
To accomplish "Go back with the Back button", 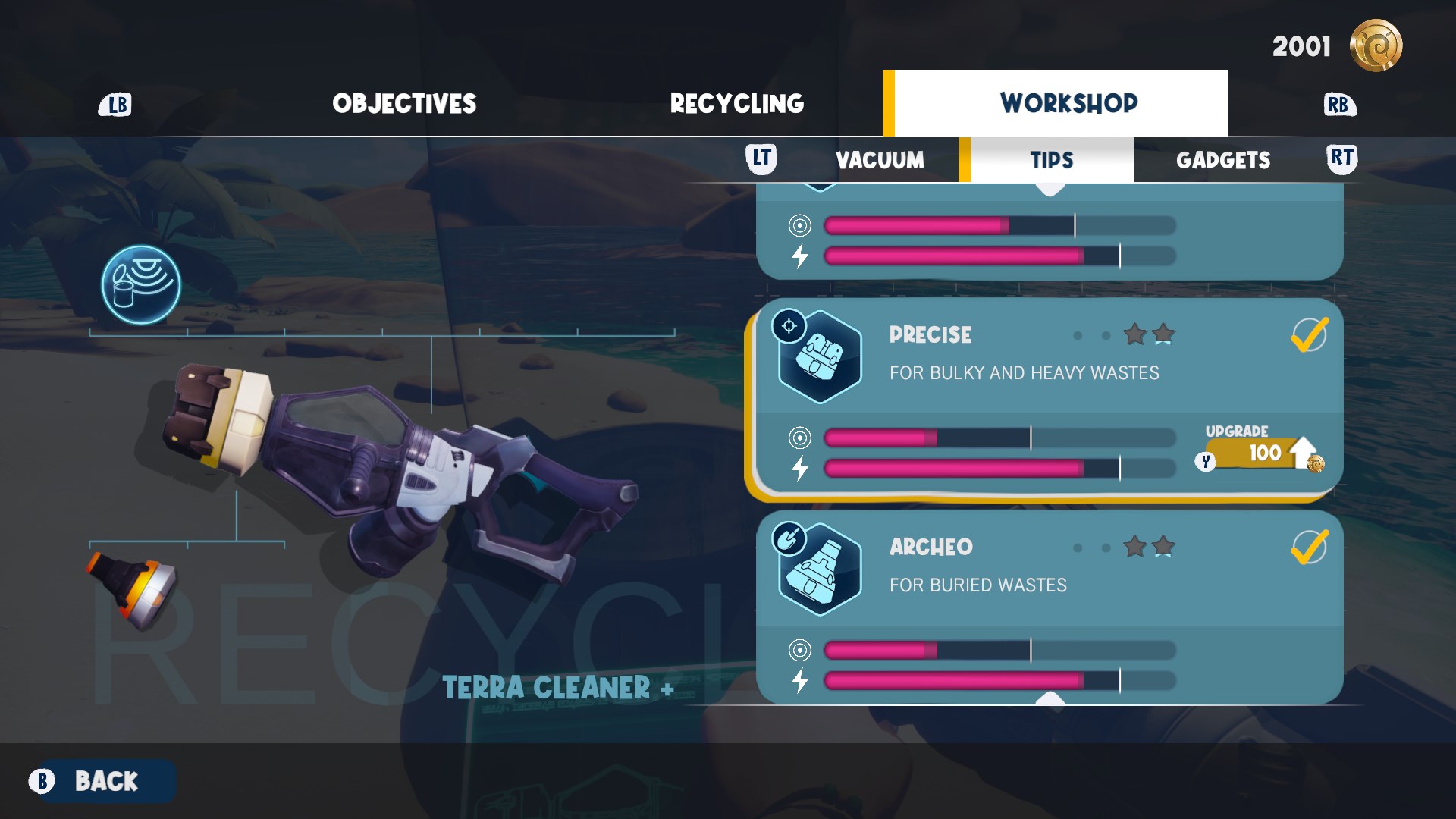I will click(105, 781).
